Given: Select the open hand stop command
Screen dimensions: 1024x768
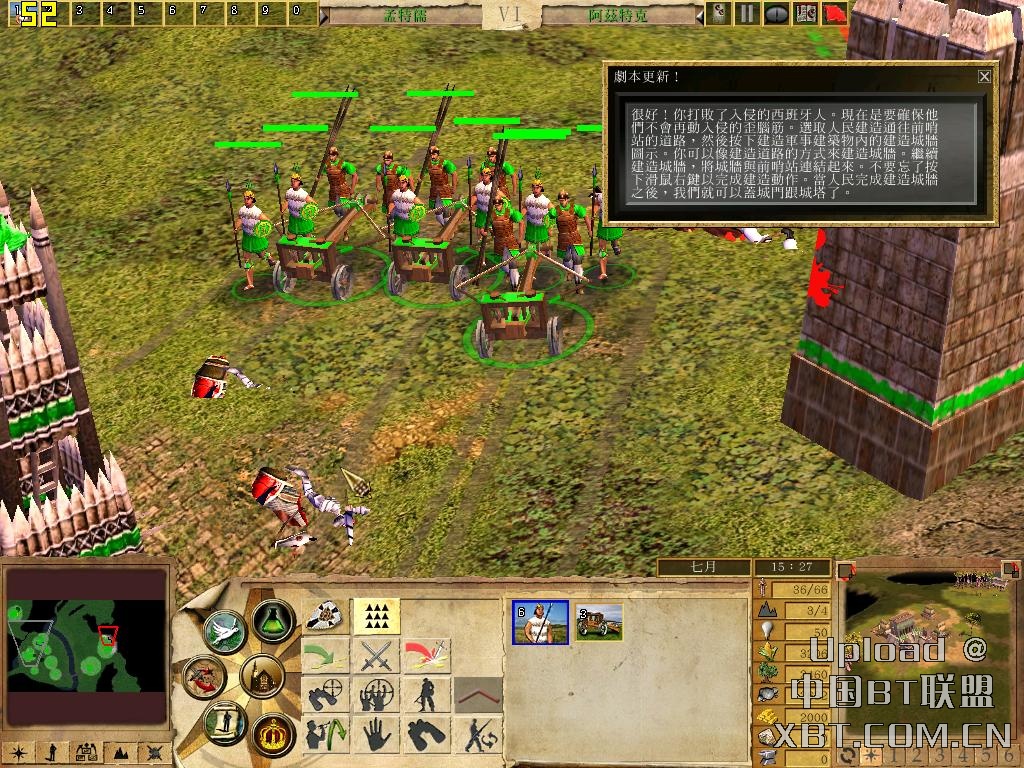Looking at the screenshot, I should point(377,736).
